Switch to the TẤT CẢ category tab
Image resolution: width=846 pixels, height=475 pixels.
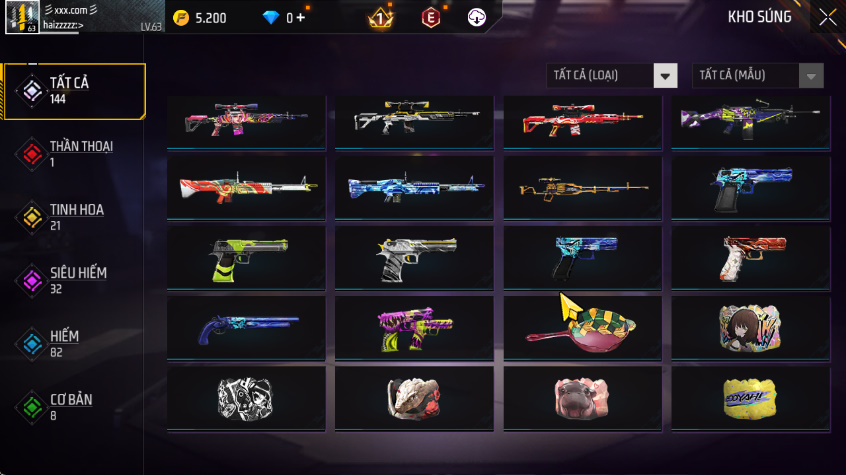73,91
